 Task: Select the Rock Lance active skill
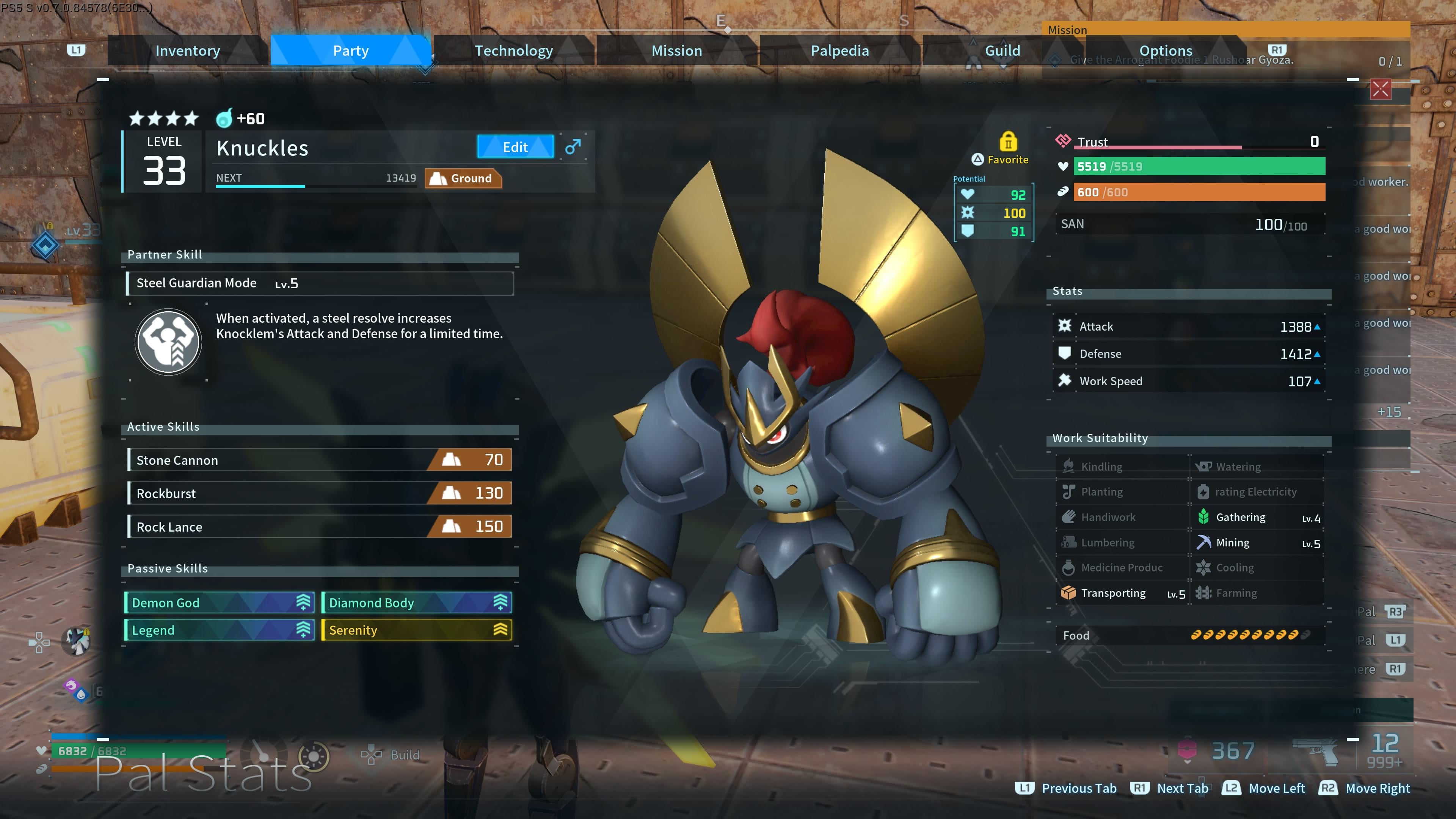coord(320,527)
